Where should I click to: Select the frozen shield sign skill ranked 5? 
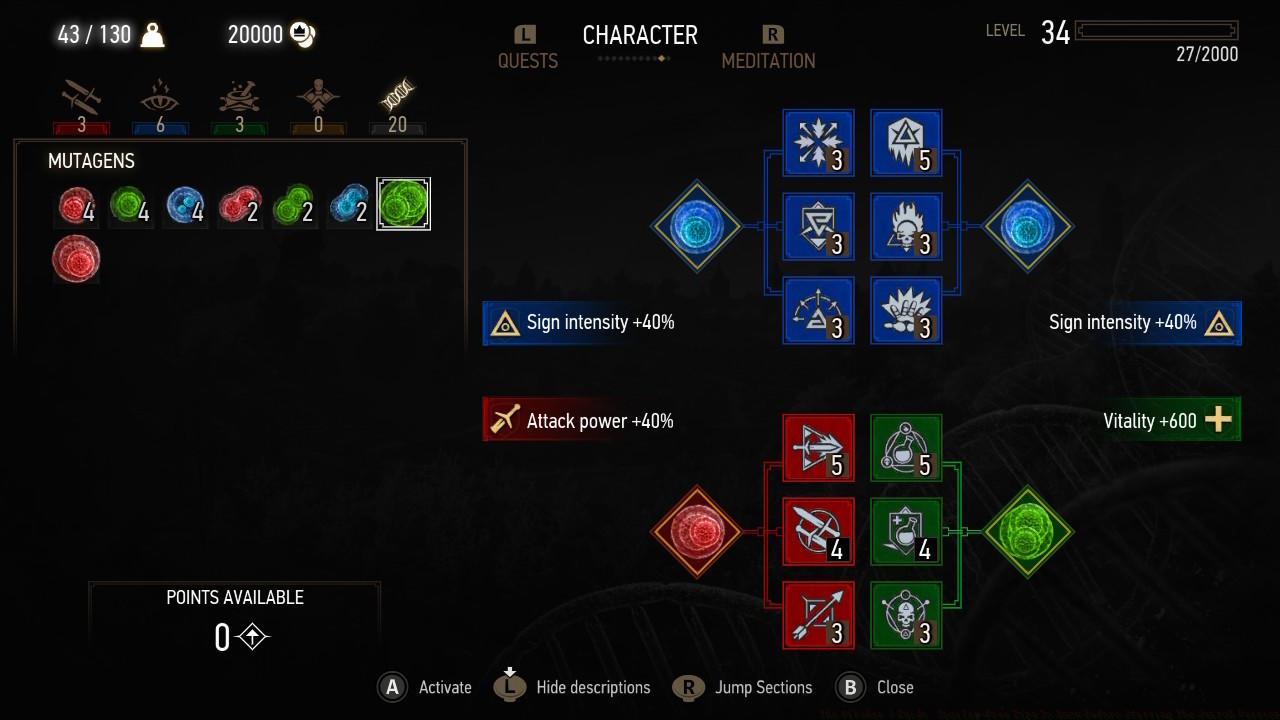click(905, 142)
